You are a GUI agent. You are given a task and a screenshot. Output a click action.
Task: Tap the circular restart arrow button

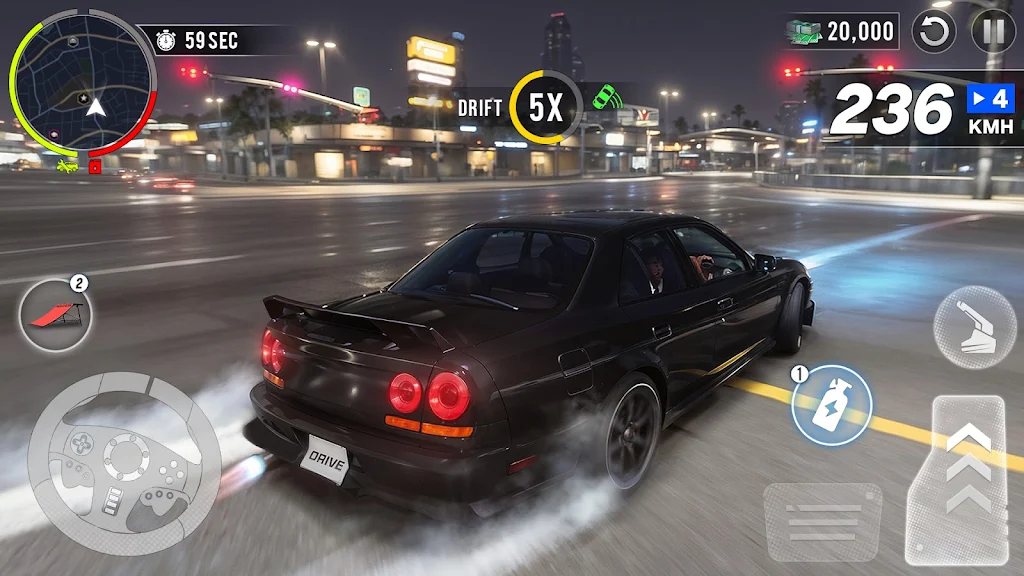coord(936,32)
